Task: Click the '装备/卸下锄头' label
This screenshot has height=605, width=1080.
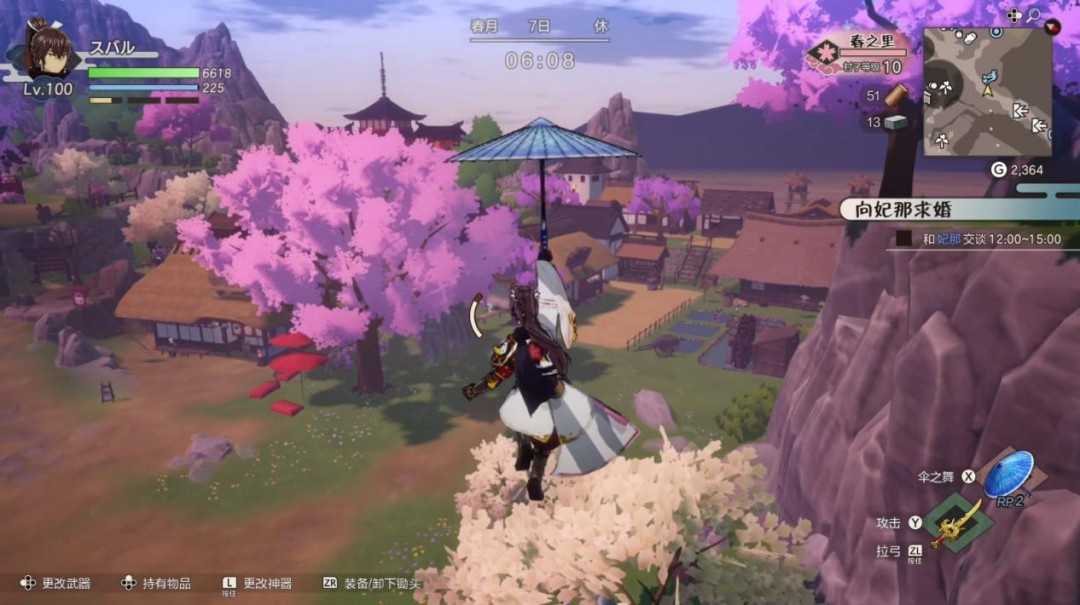Action: pos(383,583)
